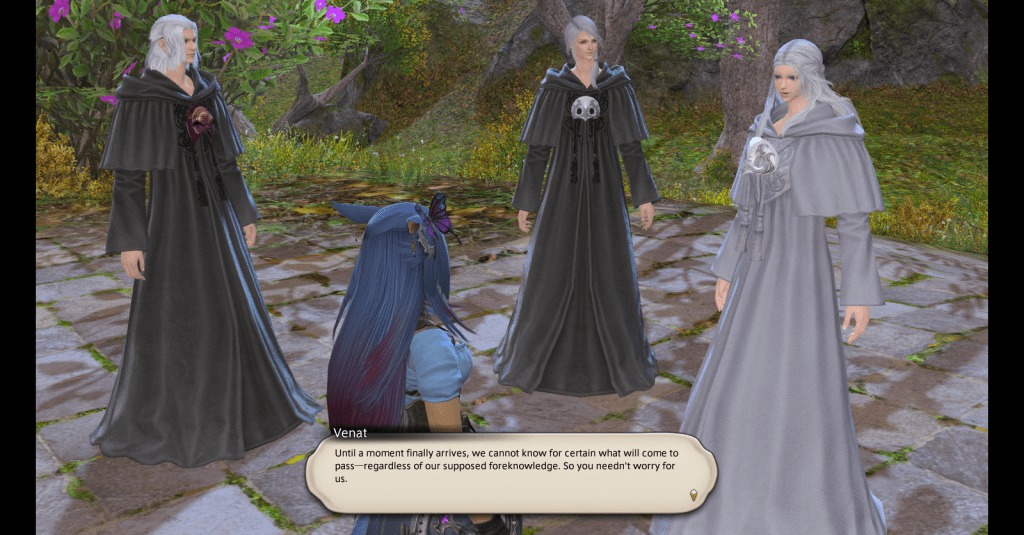Click the dialogue continue marker icon
The width and height of the screenshot is (1024, 535).
(692, 494)
